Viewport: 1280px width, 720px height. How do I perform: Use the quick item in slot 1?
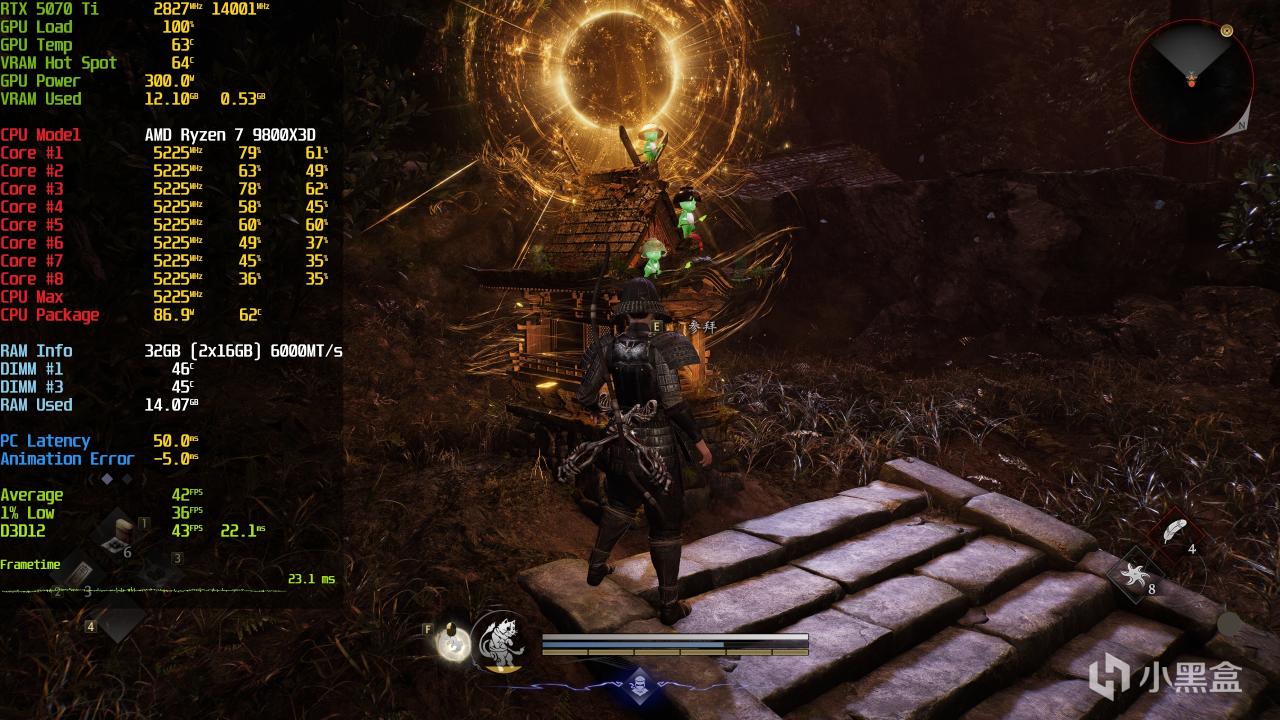[122, 535]
